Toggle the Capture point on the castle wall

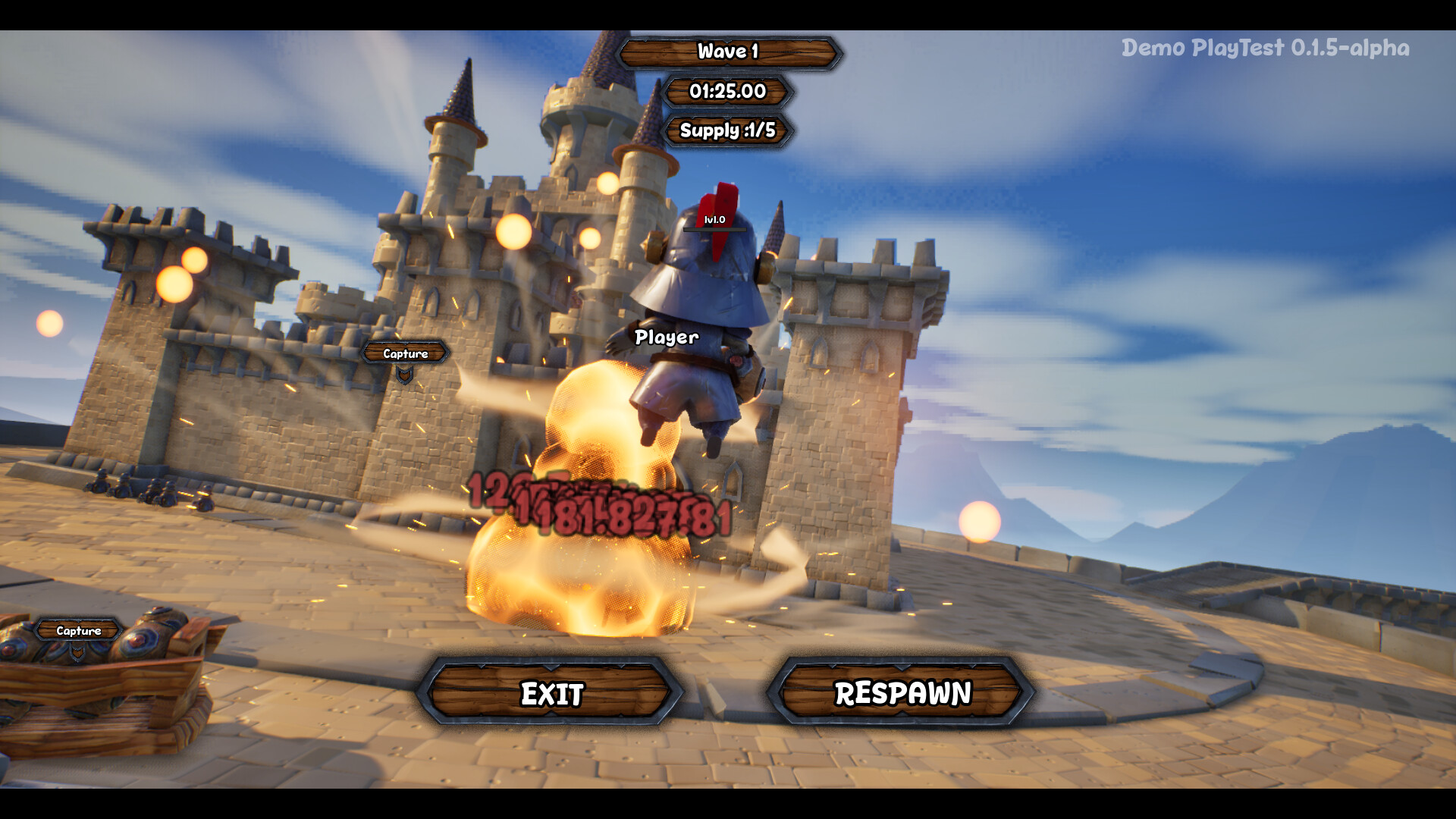point(404,353)
